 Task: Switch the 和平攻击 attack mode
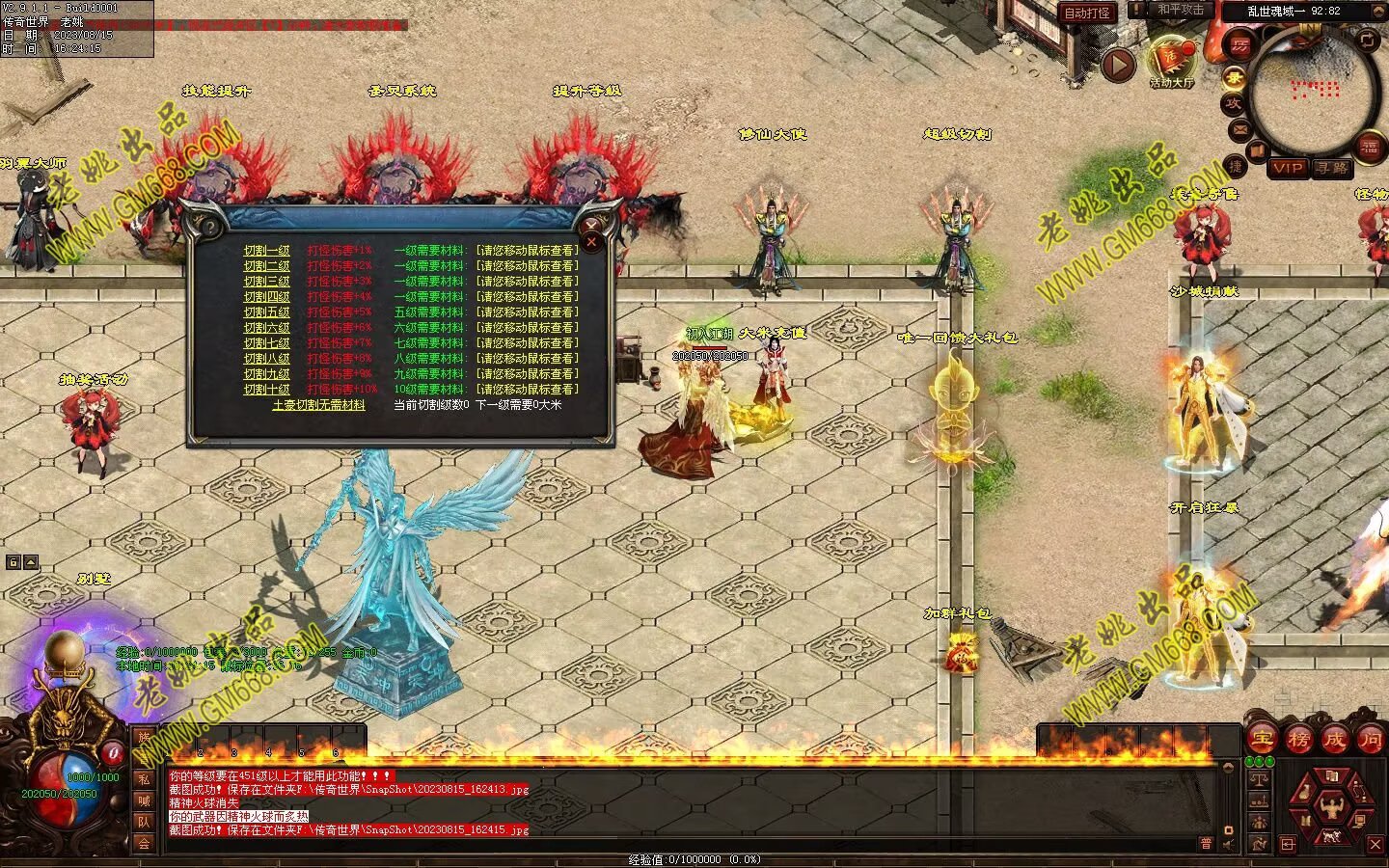pyautogui.click(x=1181, y=10)
